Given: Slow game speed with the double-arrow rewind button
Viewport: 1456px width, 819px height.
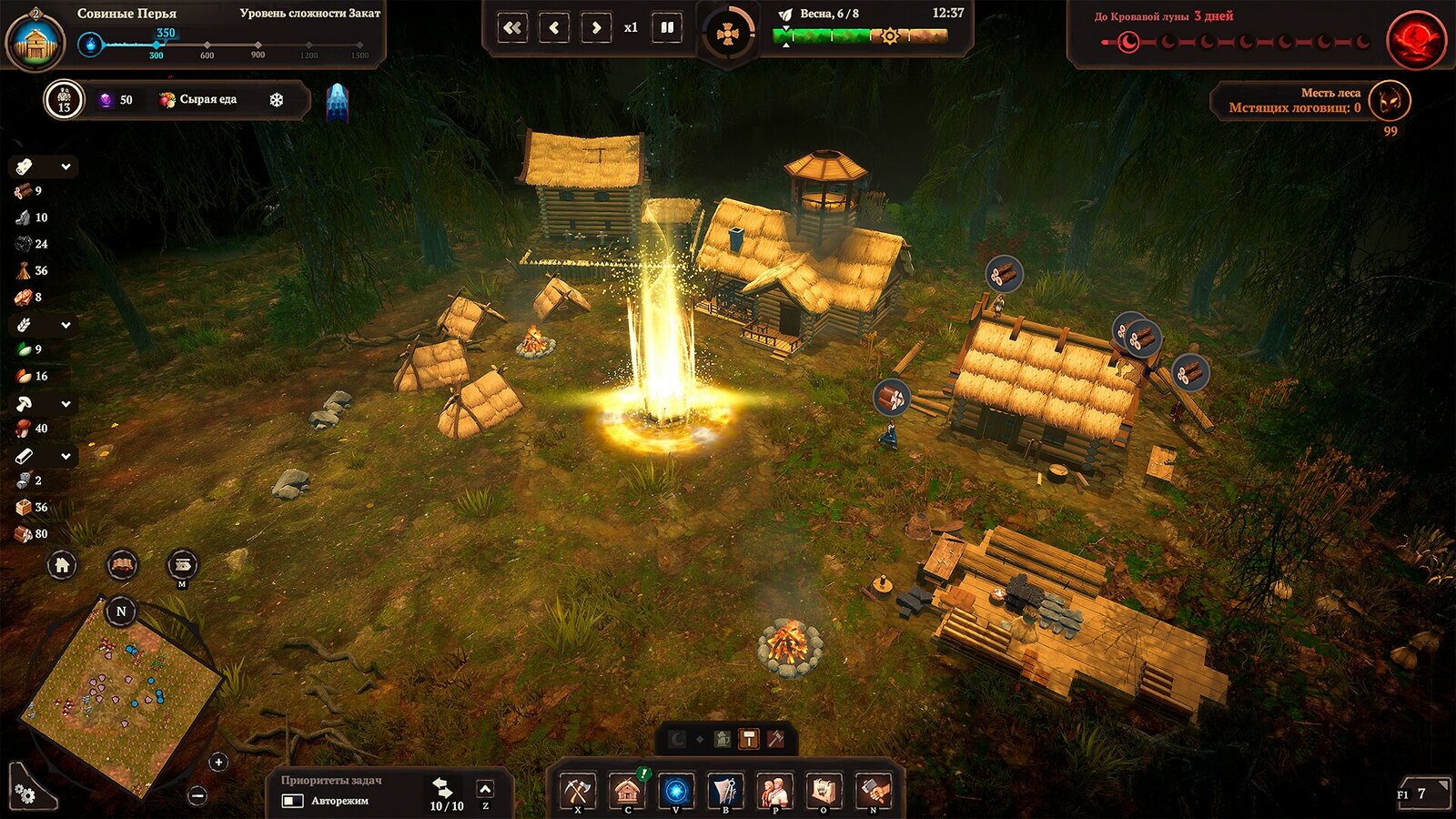Looking at the screenshot, I should click(512, 27).
